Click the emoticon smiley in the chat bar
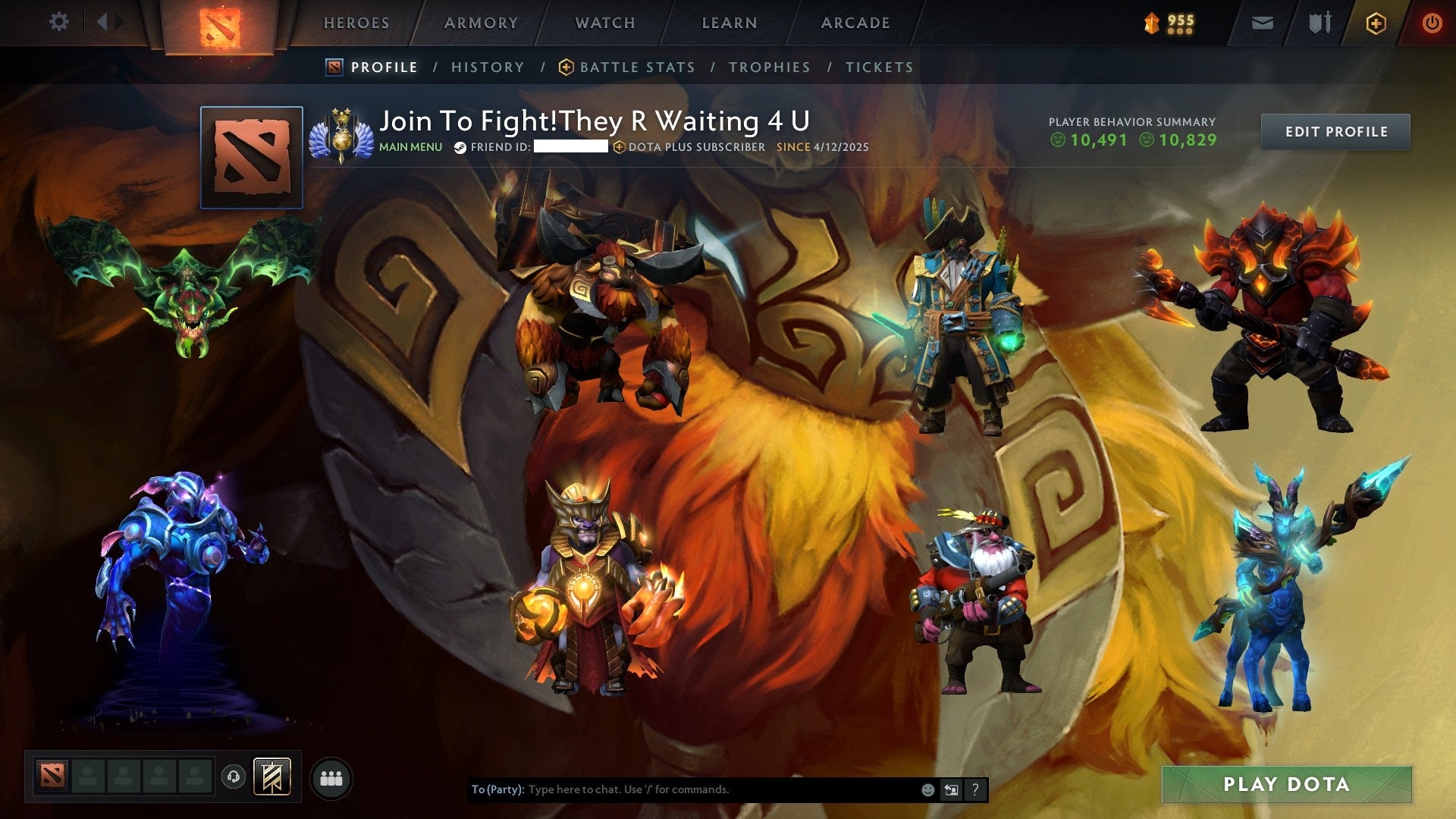The image size is (1456, 819). (927, 789)
